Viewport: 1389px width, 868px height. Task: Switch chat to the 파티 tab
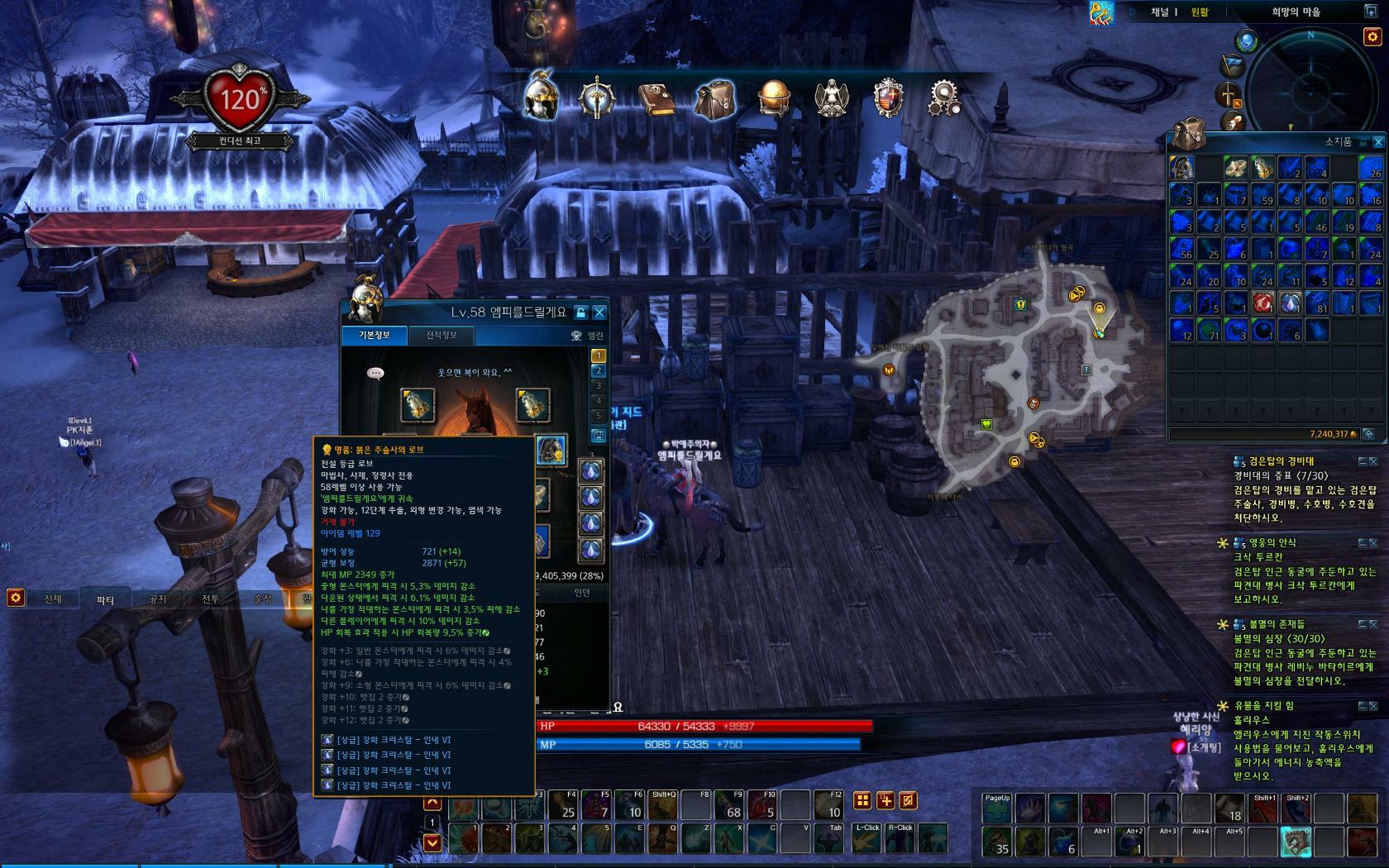(x=105, y=599)
